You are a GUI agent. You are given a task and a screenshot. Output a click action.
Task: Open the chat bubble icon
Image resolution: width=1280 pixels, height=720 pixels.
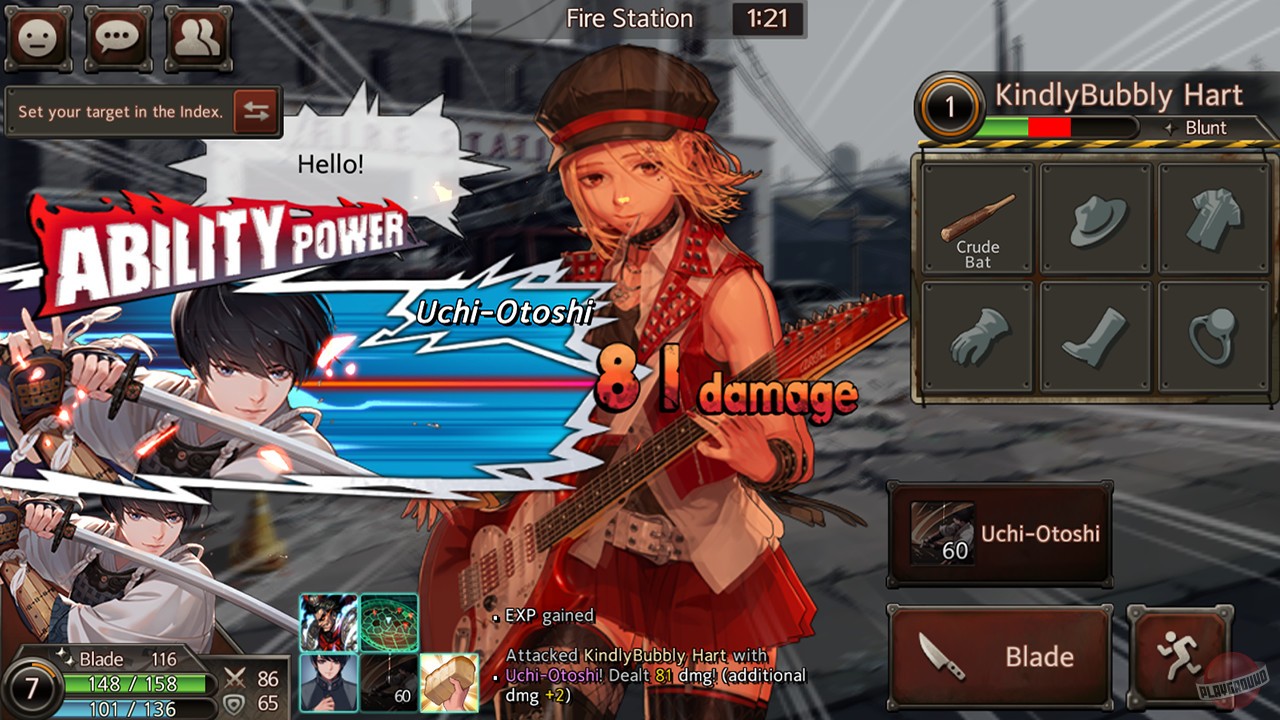coord(118,40)
